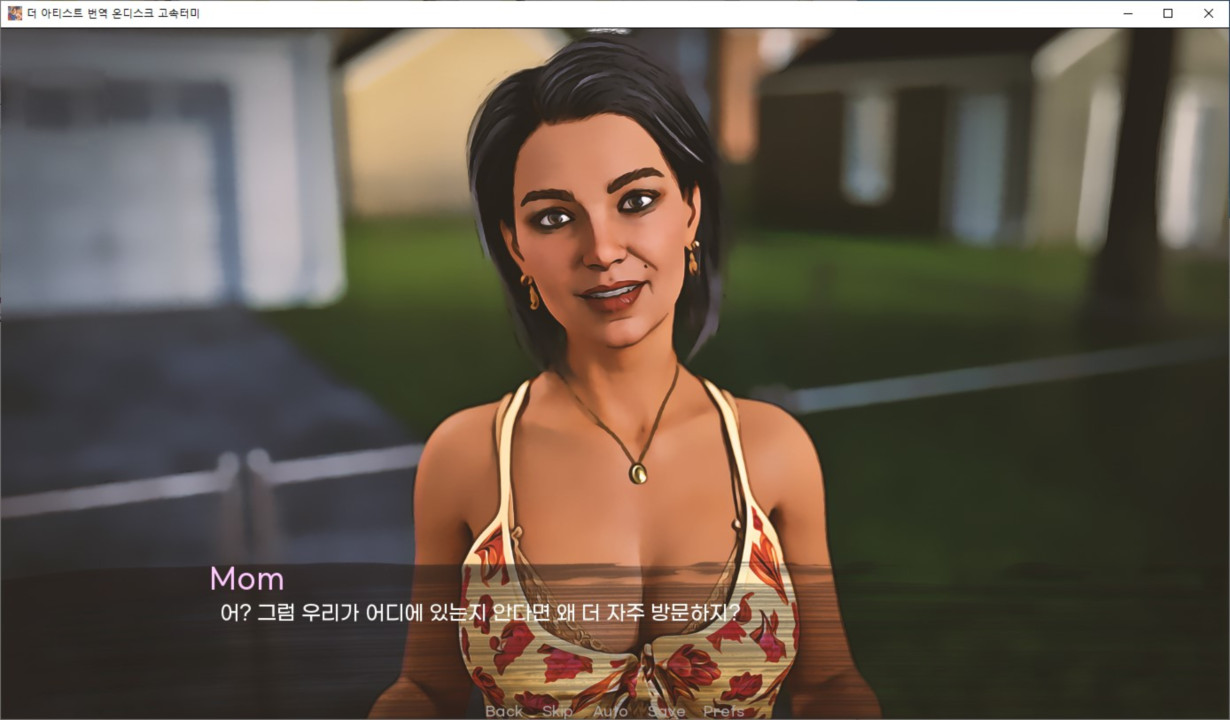The height and width of the screenshot is (720, 1230).
Task: Go back one dialogue line with Back
Action: click(504, 711)
